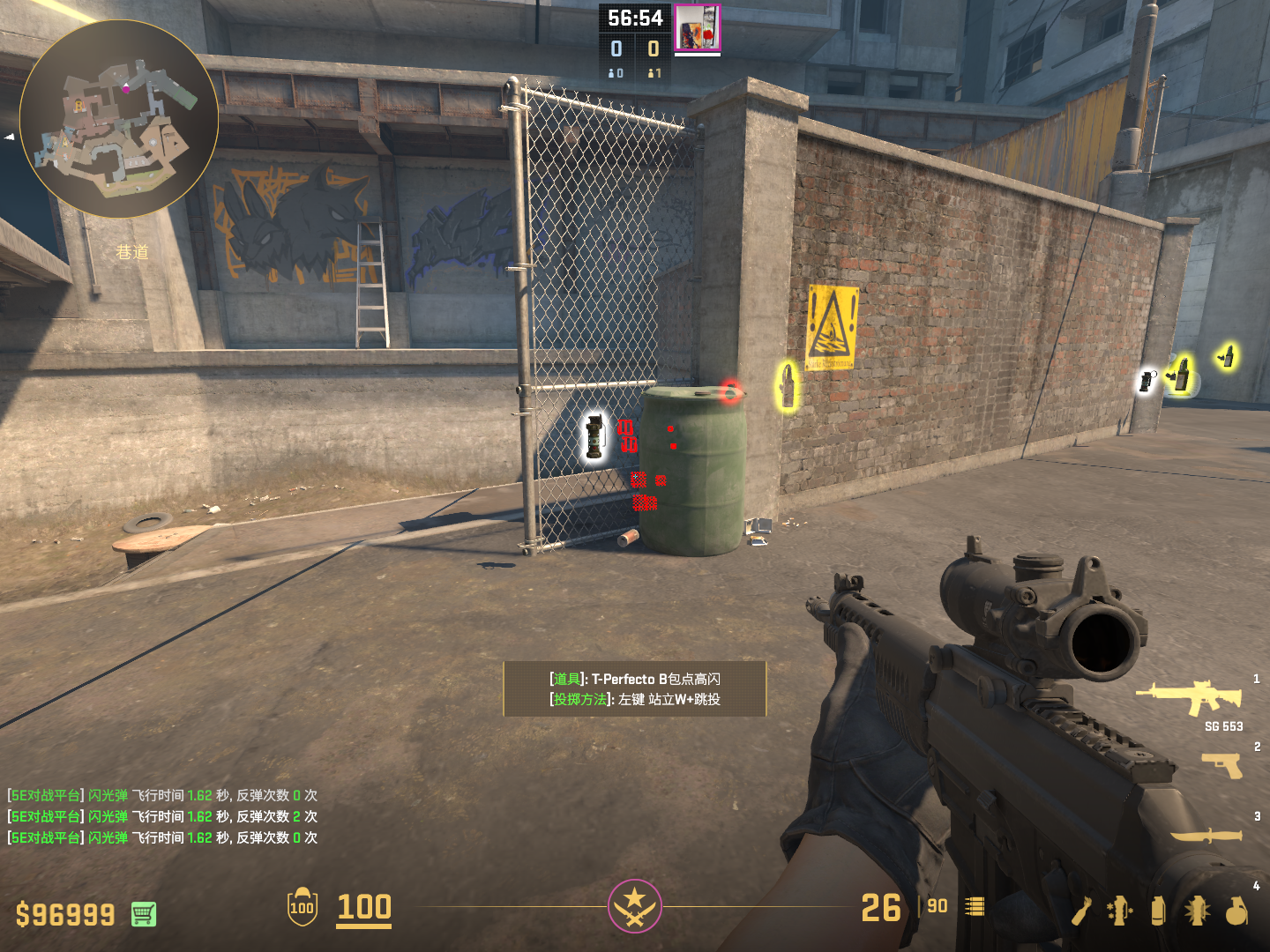Open the buy menu cart icon
Image resolution: width=1270 pixels, height=952 pixels.
pyautogui.click(x=144, y=914)
